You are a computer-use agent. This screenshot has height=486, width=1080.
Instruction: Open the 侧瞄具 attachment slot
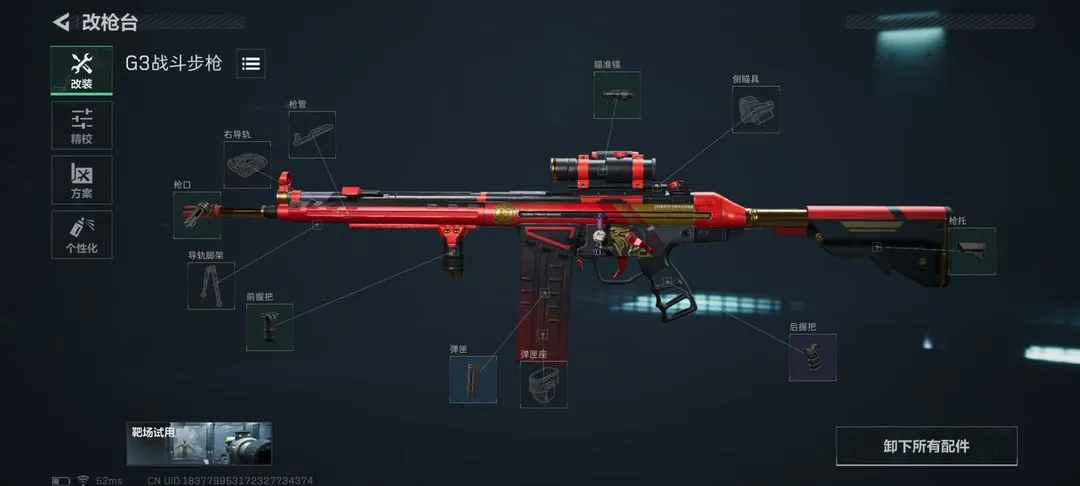755,109
